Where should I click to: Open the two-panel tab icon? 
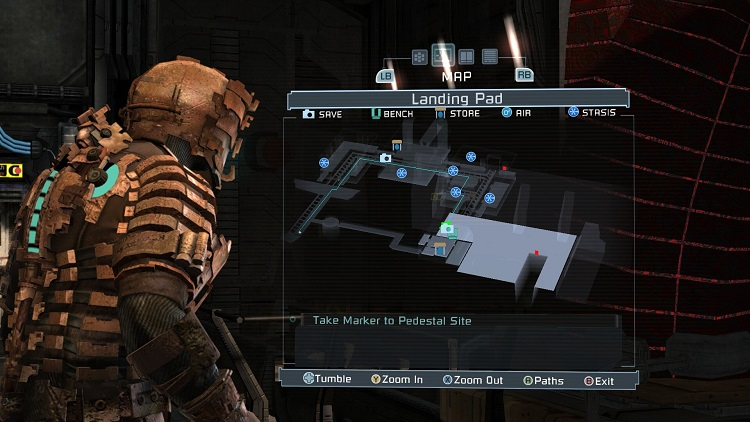coord(466,57)
